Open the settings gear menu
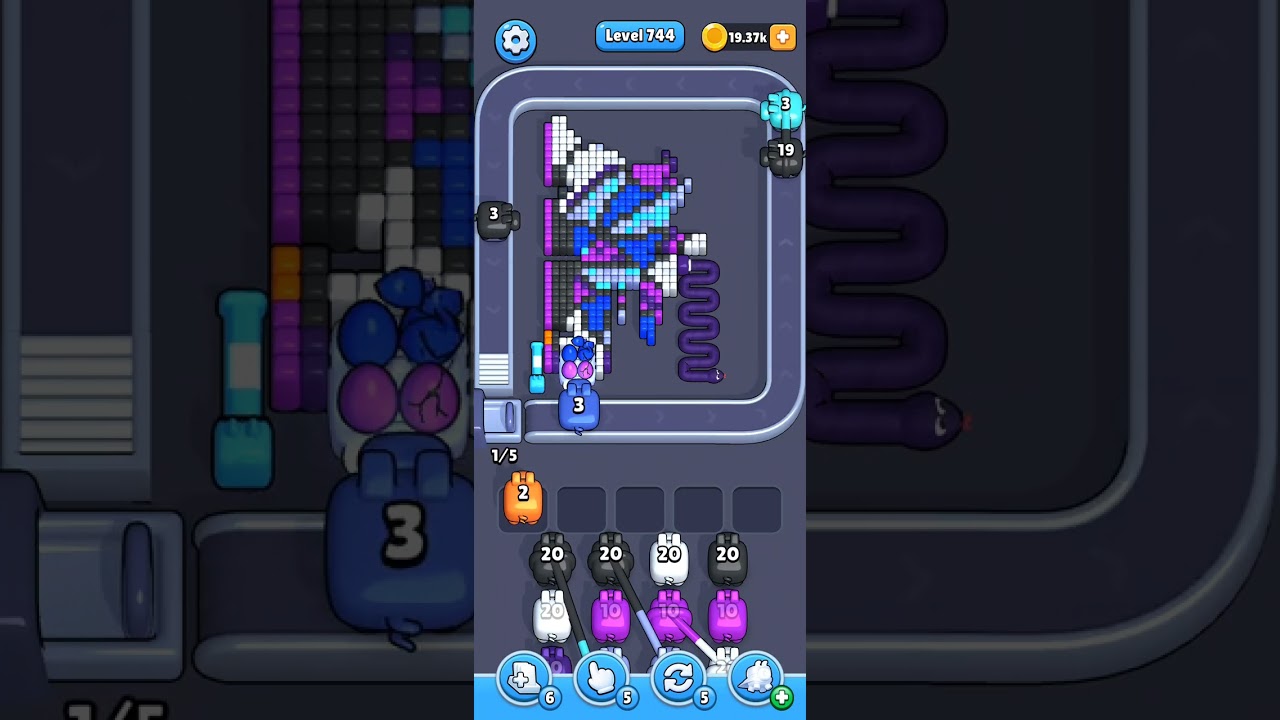 515,40
